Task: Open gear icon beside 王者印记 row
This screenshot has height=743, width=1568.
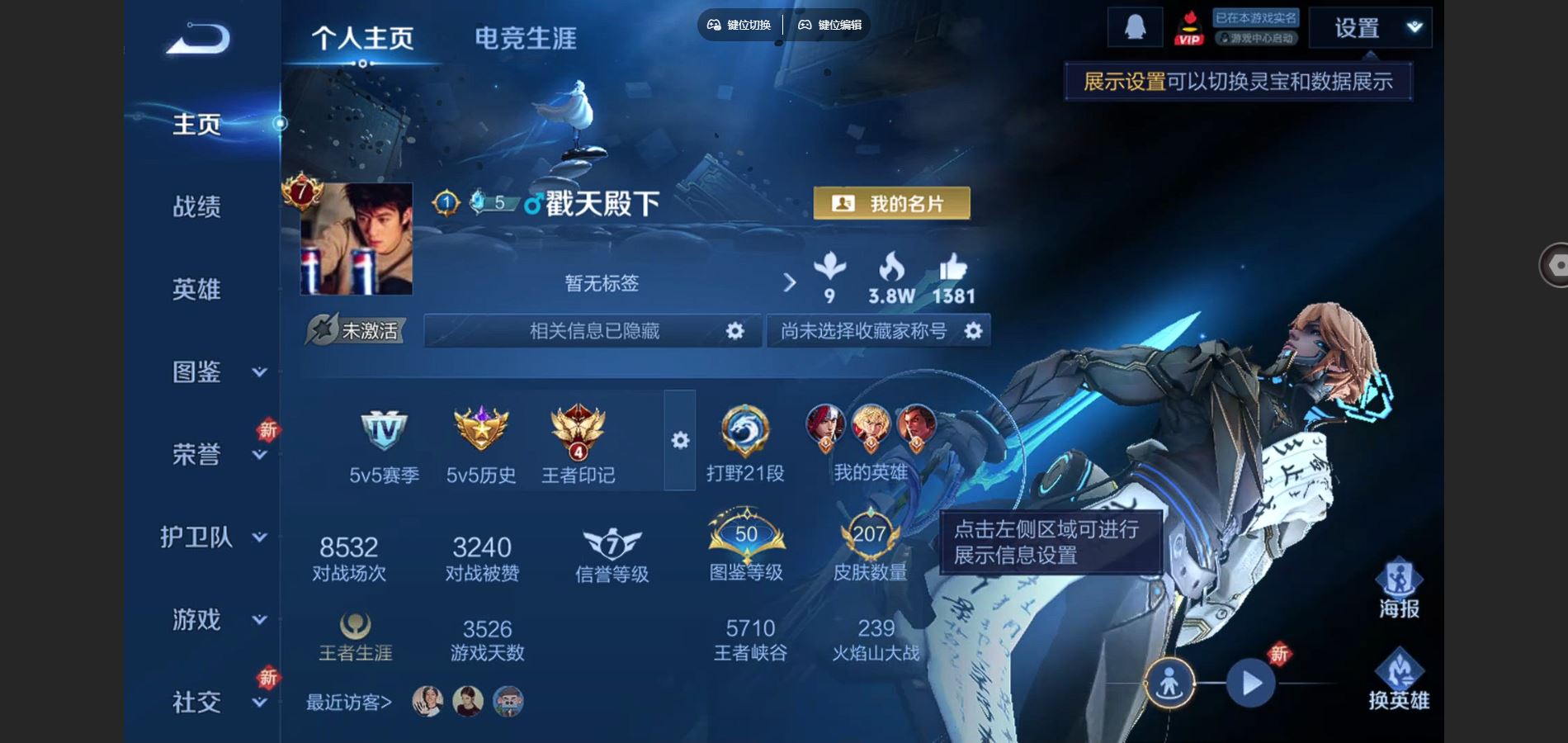Action: [679, 442]
